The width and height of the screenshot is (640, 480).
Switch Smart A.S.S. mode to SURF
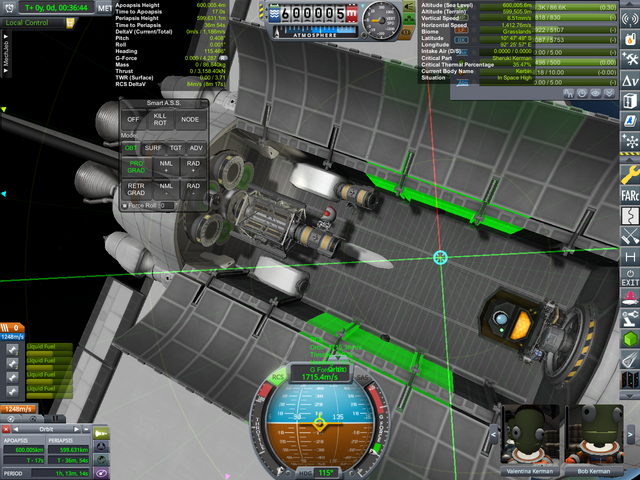(154, 148)
